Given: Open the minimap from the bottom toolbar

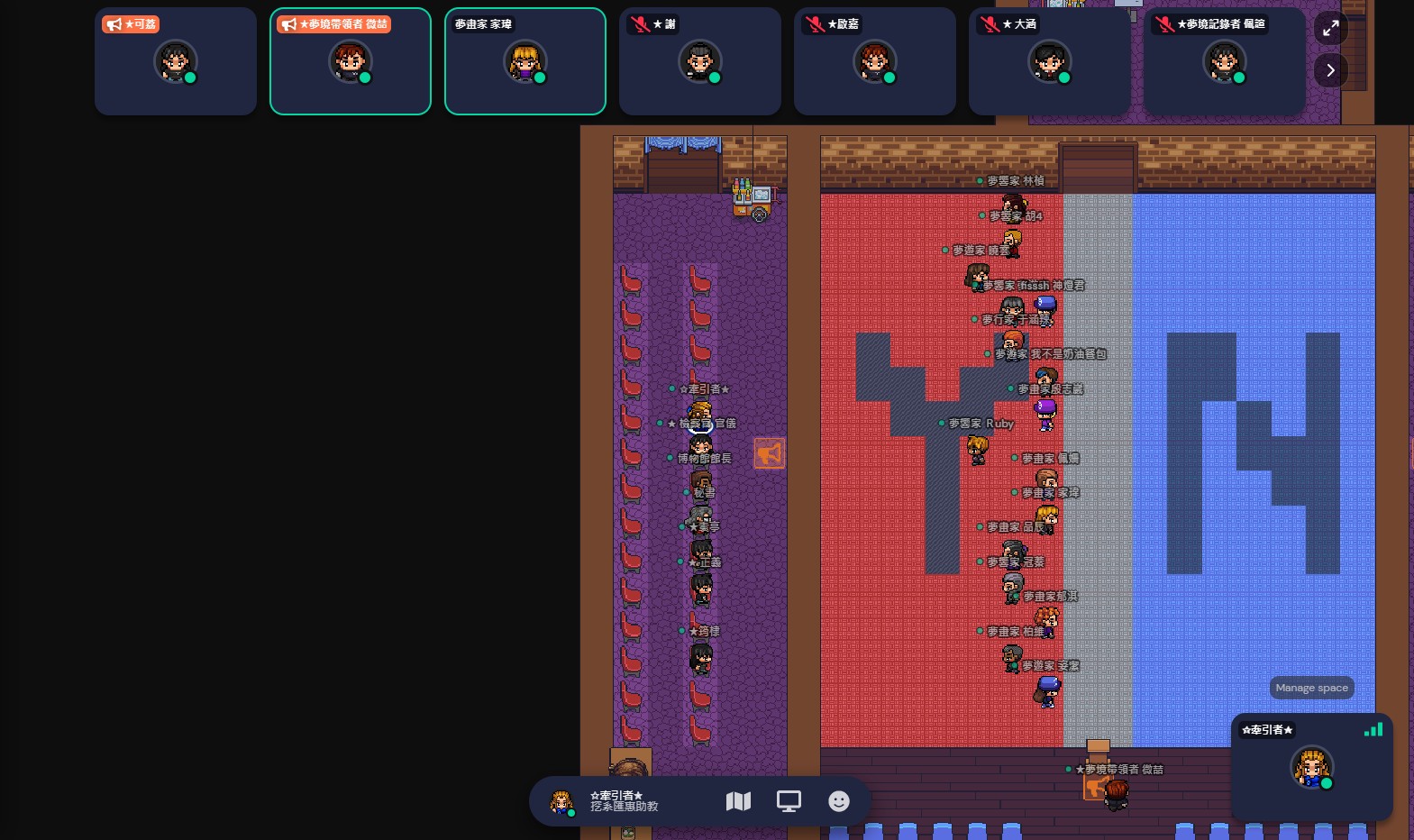Looking at the screenshot, I should (738, 801).
